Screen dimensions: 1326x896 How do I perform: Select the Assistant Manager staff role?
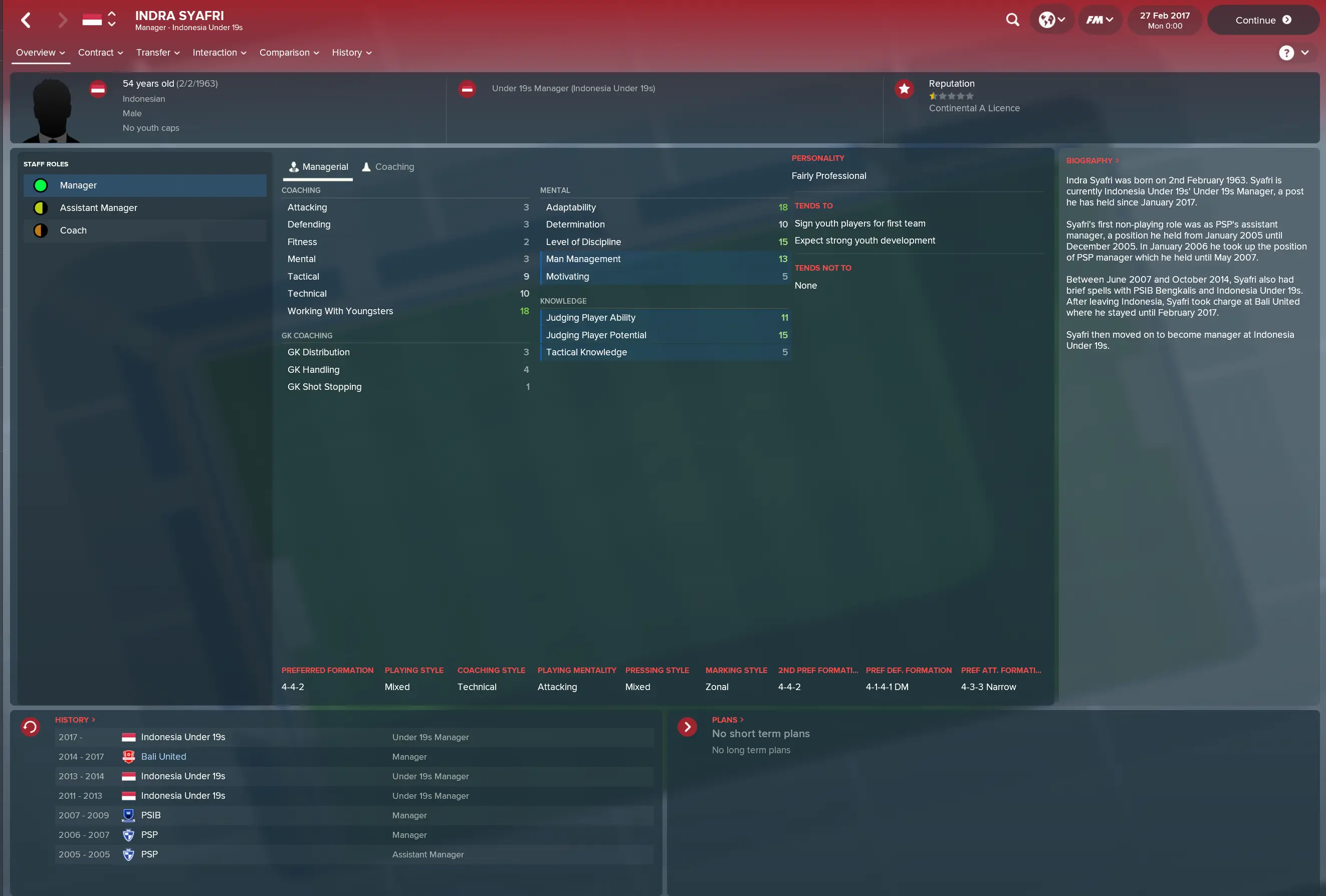[145, 208]
